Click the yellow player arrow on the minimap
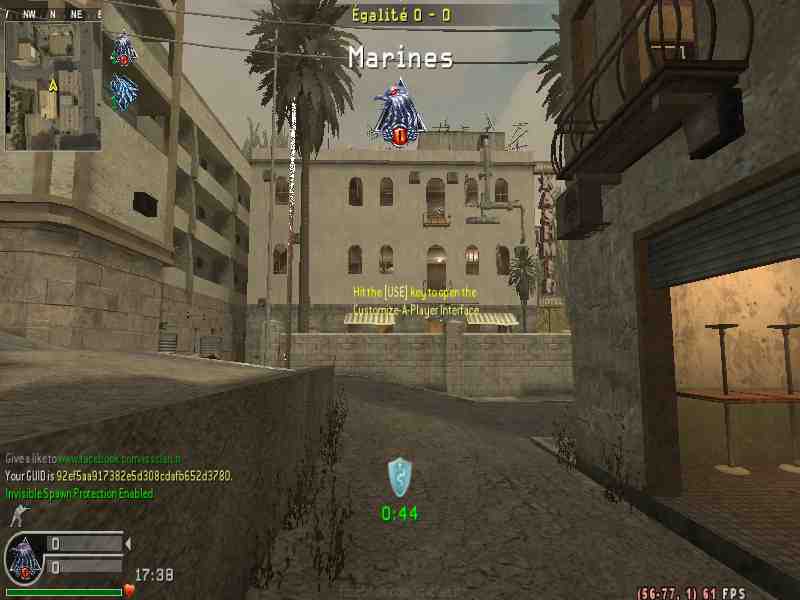800x600 pixels. tap(51, 87)
